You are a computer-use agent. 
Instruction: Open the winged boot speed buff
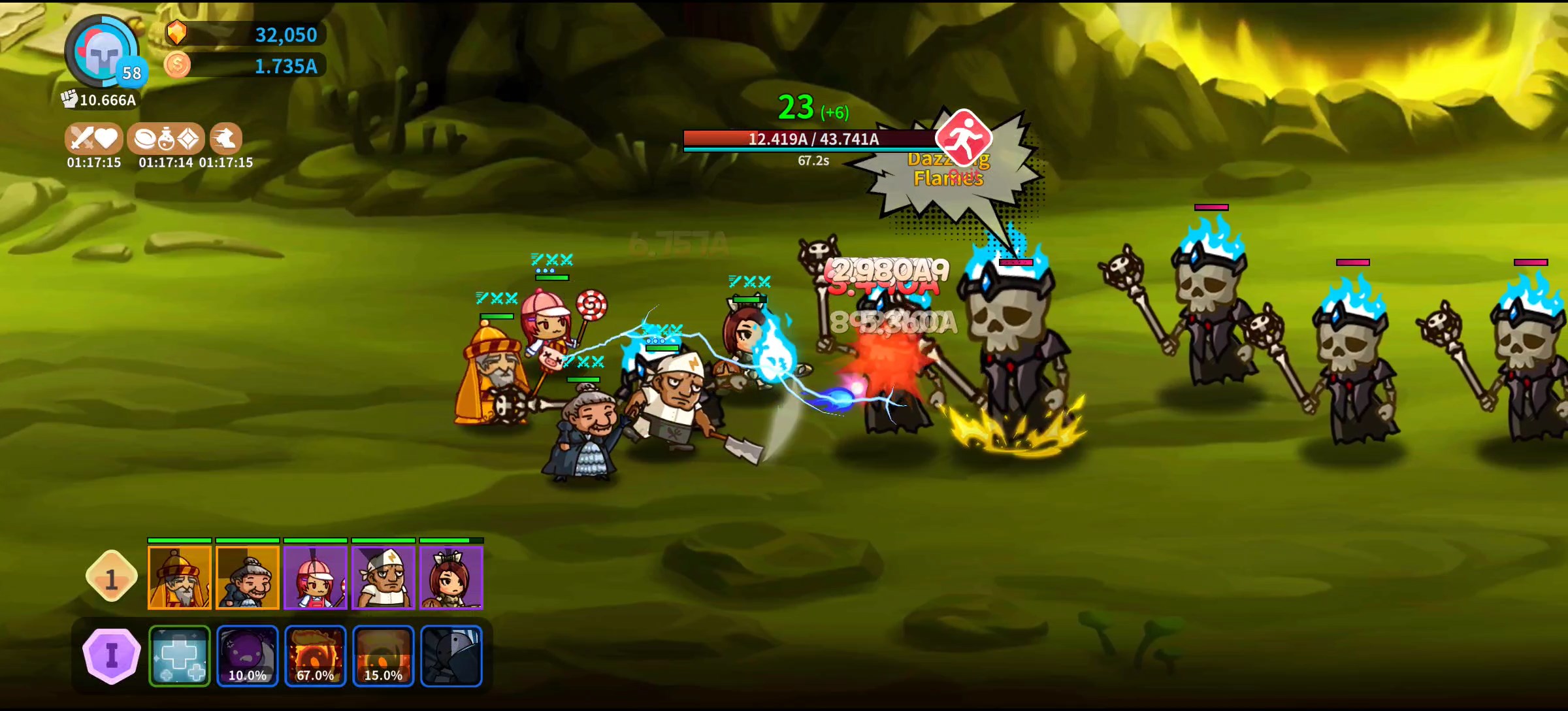(x=226, y=139)
